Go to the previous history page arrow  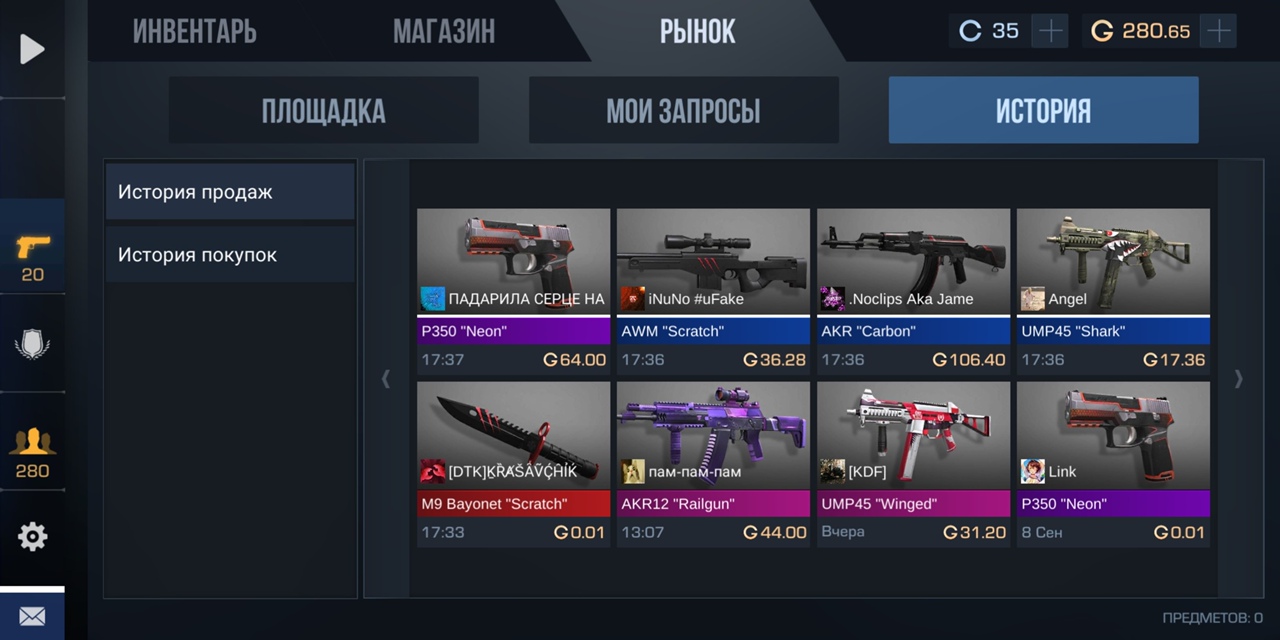[386, 379]
